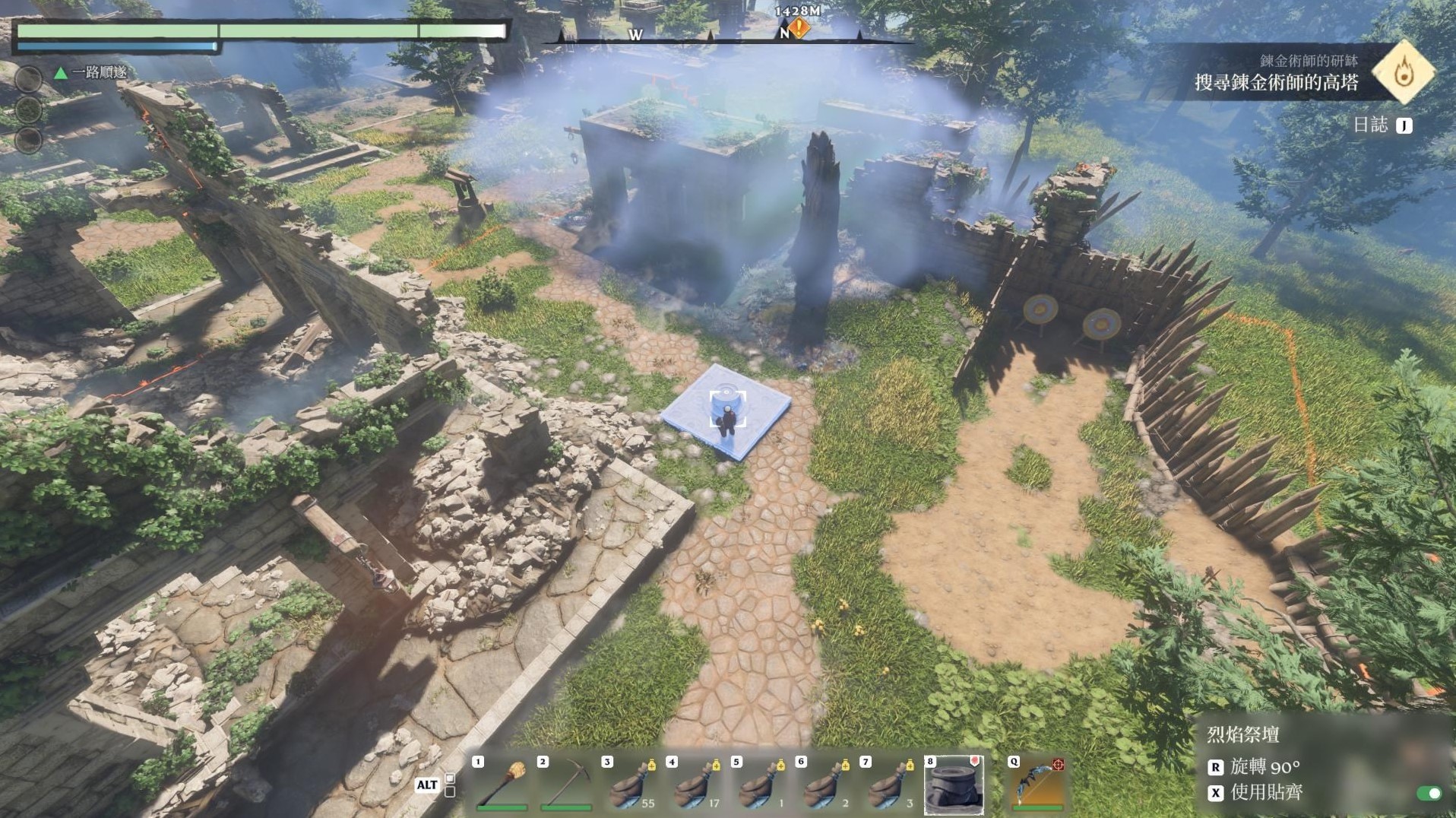Select the pickaxe in hotbar slot 2
Viewport: 1456px width, 818px height.
[565, 785]
